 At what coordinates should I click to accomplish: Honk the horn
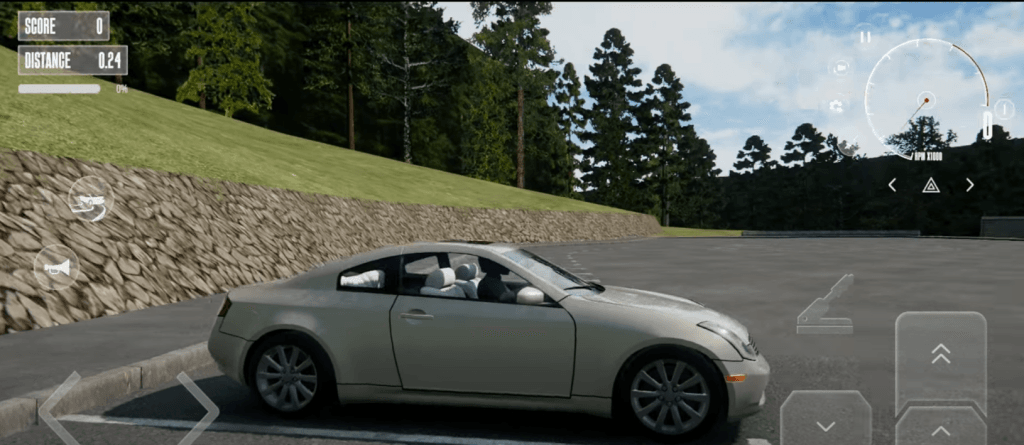pyautogui.click(x=56, y=268)
